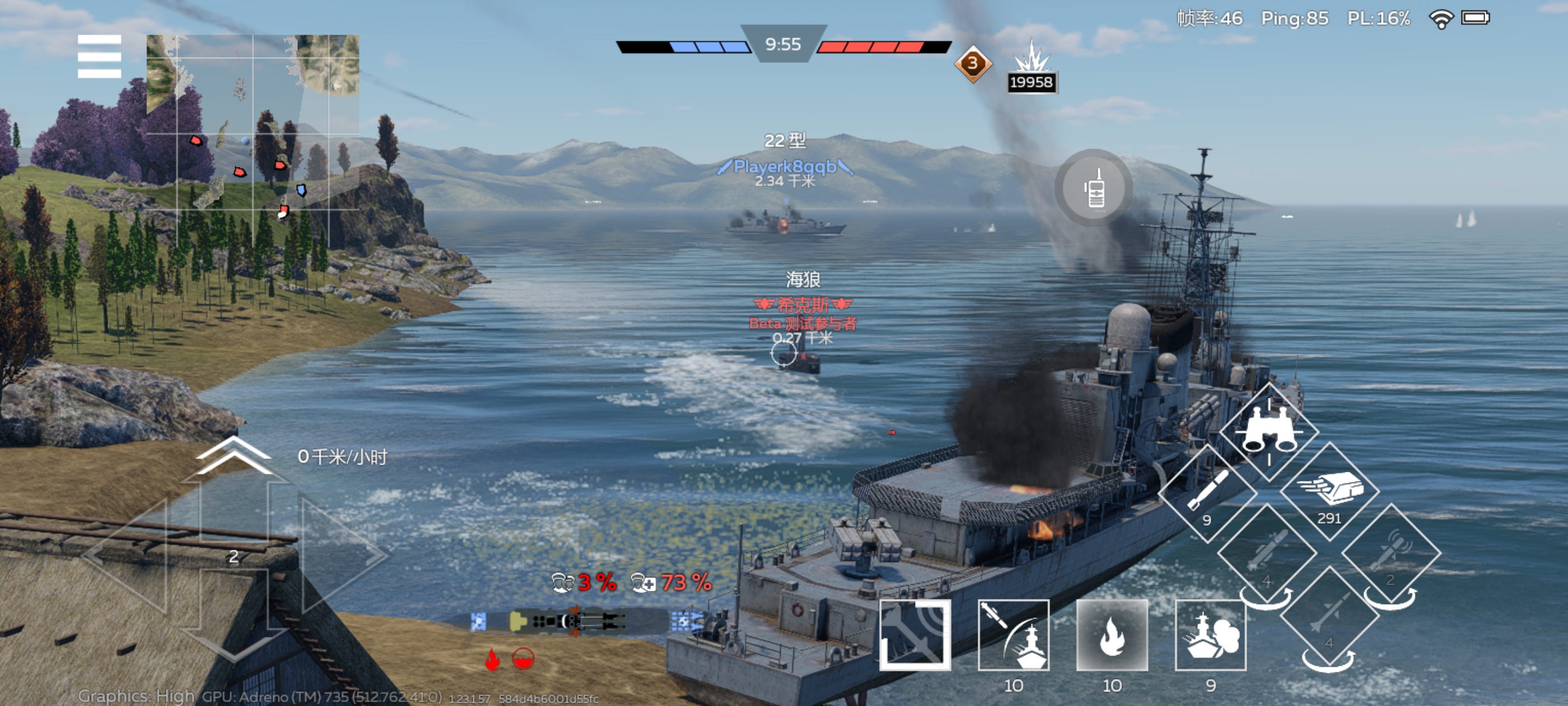The width and height of the screenshot is (1568, 706).
Task: Activate binoculars zoom view
Action: [x=1268, y=431]
